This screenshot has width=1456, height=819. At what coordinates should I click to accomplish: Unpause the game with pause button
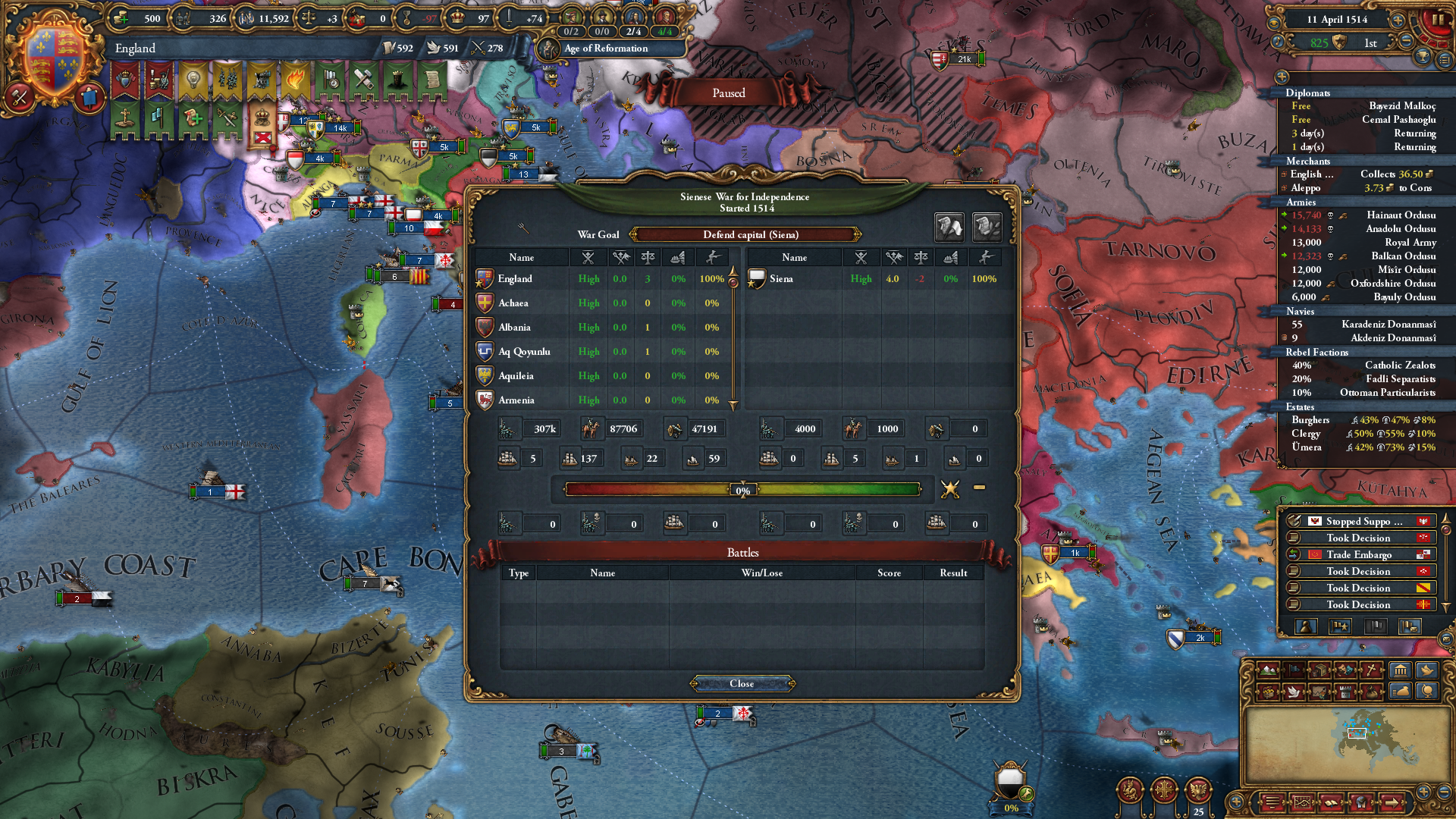(x=1437, y=19)
